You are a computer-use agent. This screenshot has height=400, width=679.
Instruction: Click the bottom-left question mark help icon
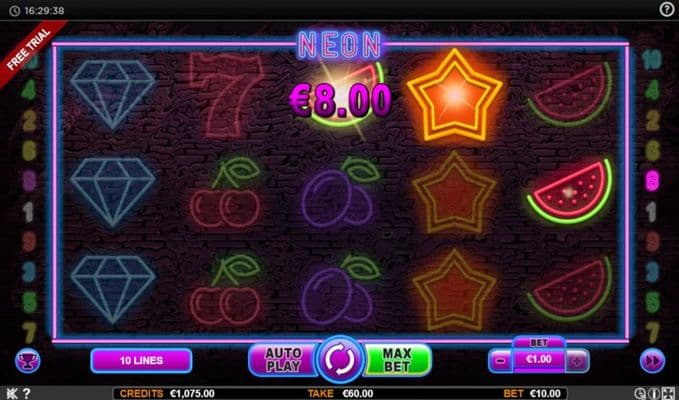point(26,393)
